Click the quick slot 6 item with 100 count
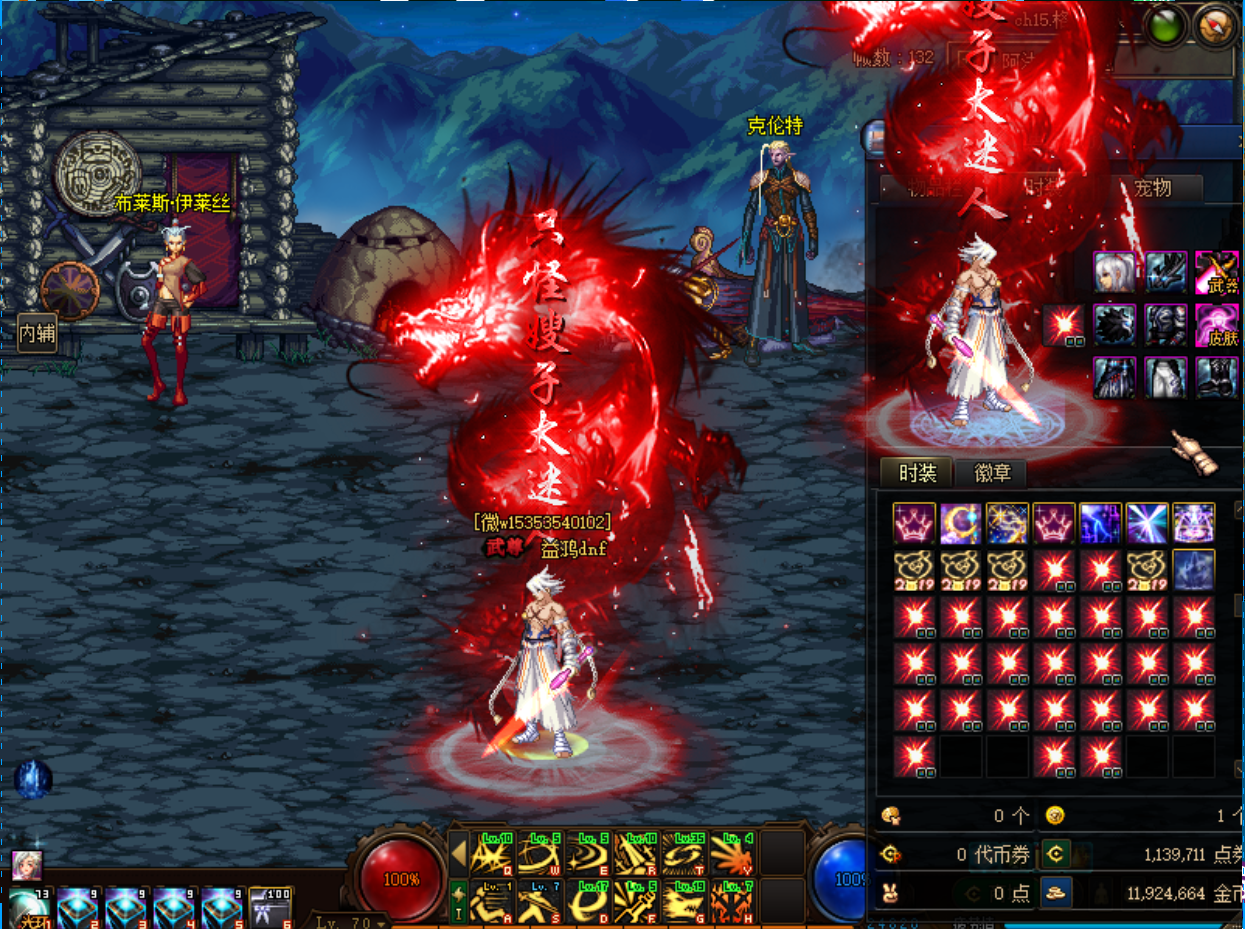The height and width of the screenshot is (929, 1245). [270, 907]
